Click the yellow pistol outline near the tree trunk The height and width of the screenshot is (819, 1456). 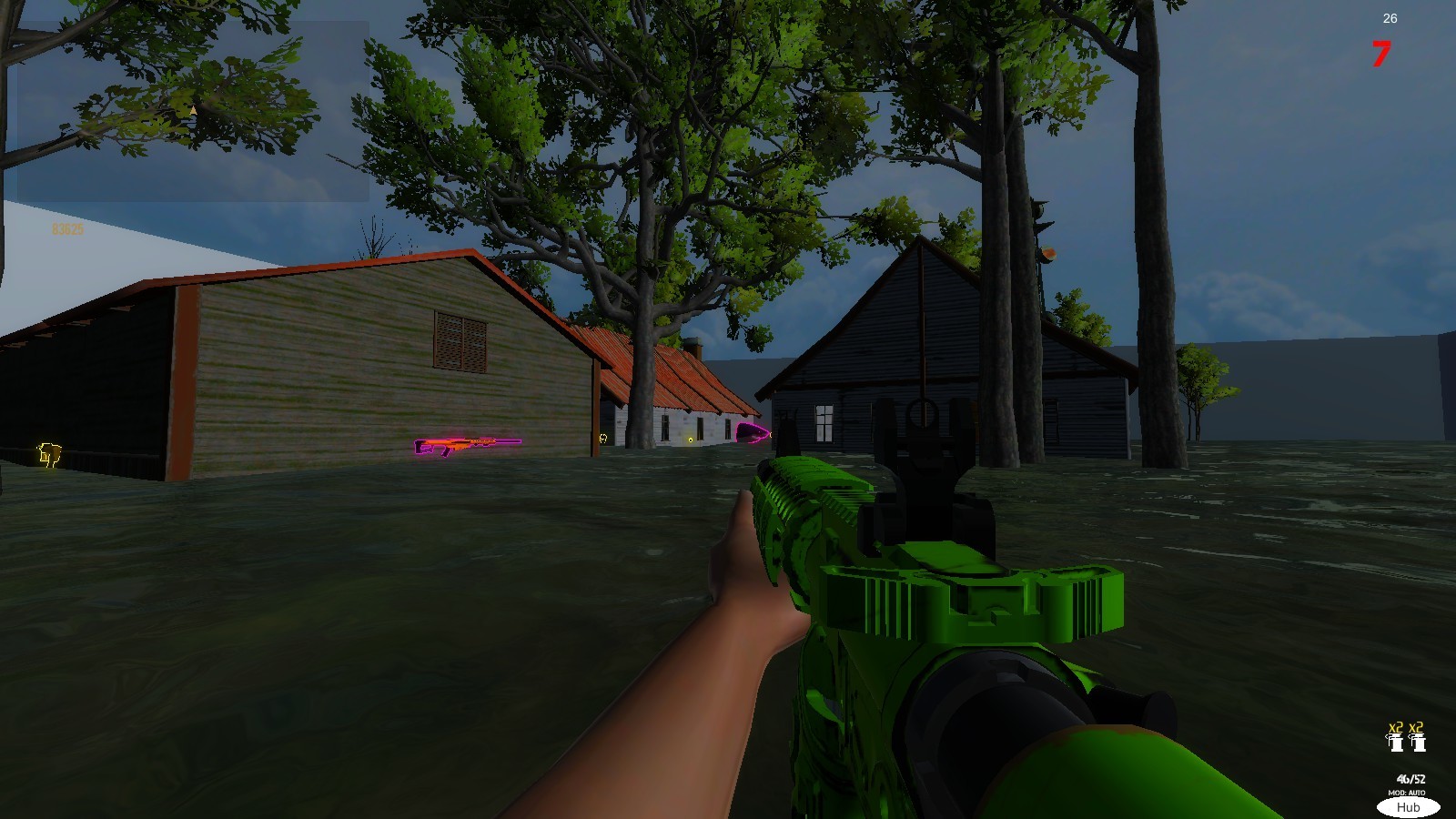[603, 439]
